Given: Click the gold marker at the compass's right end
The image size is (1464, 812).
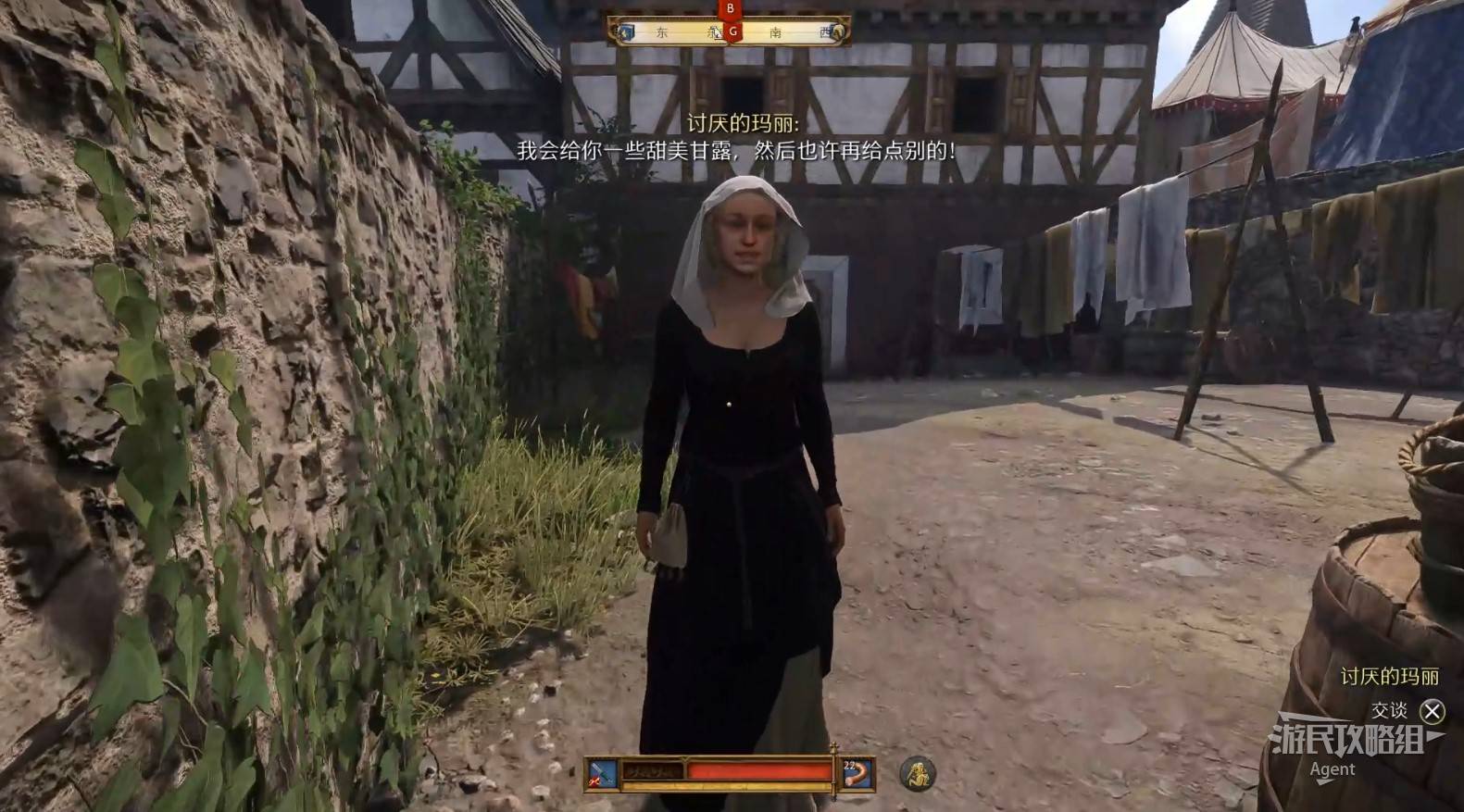Looking at the screenshot, I should [838, 32].
